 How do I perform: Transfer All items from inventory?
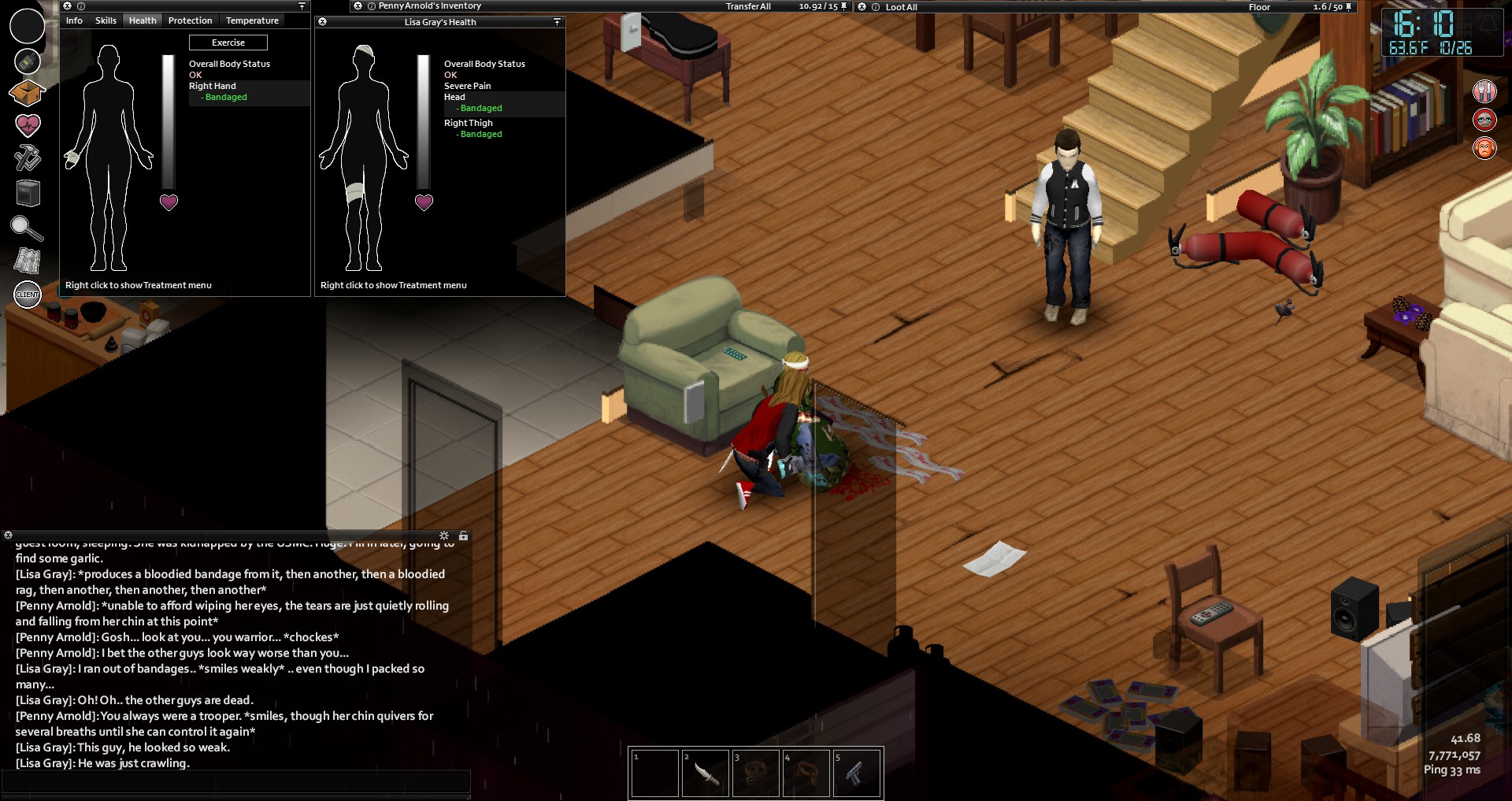[748, 6]
